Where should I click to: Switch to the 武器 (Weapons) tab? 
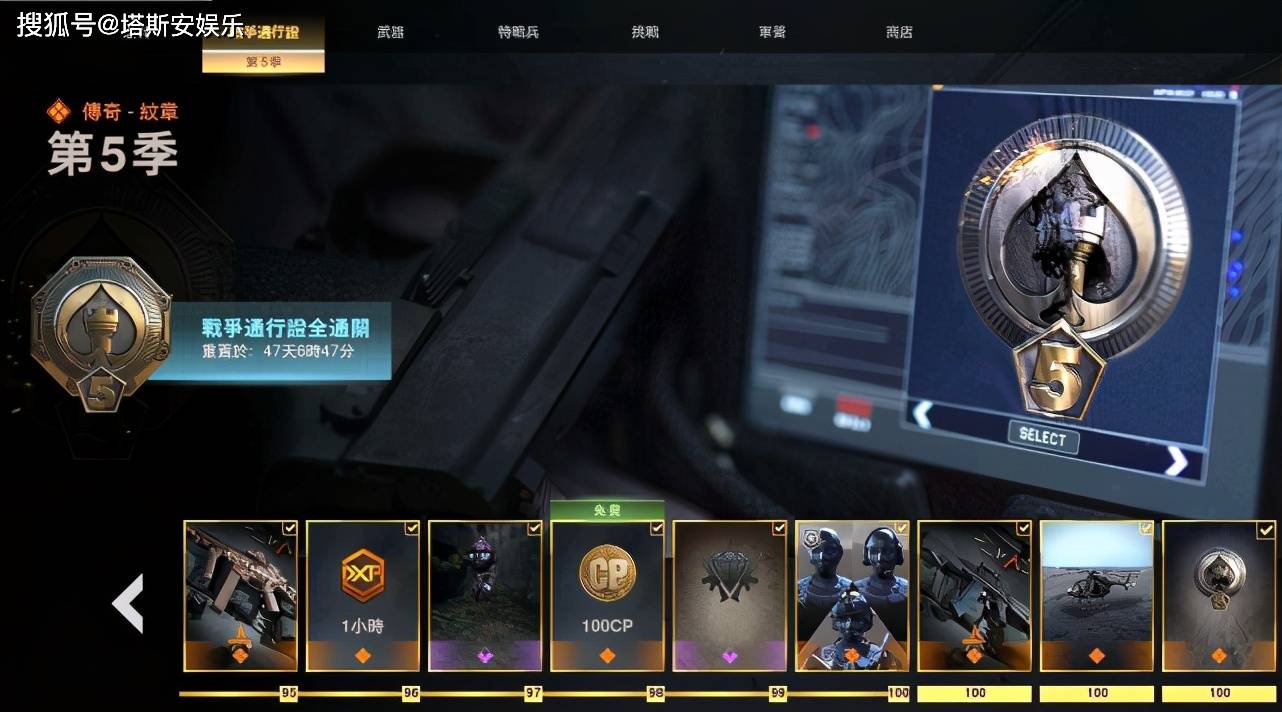click(x=391, y=32)
